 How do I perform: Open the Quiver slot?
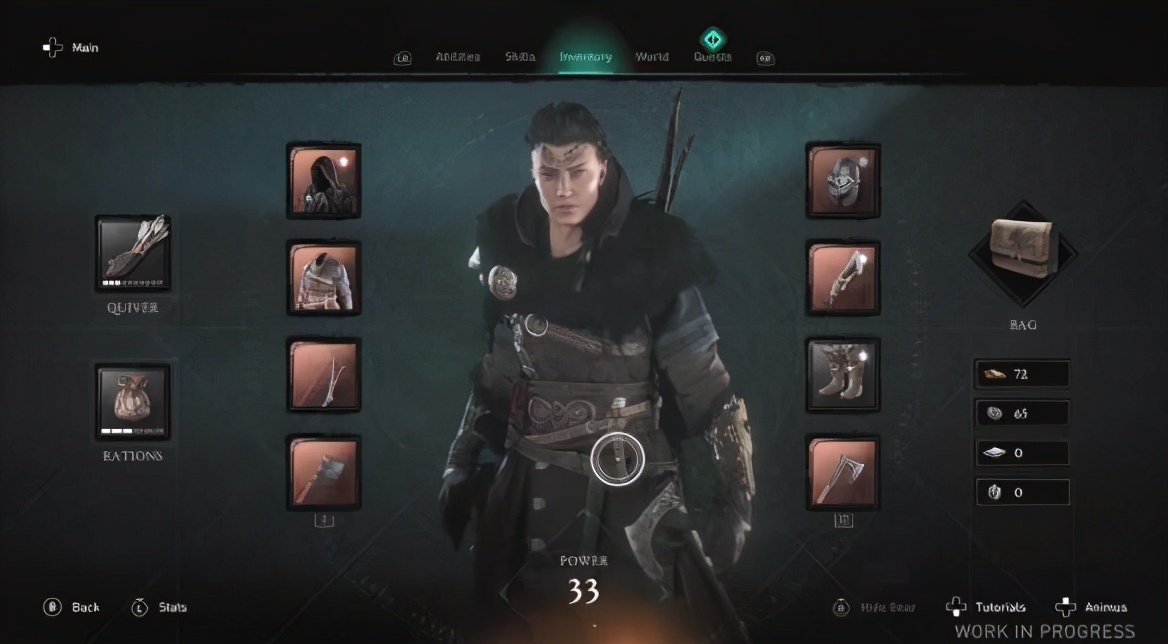133,253
